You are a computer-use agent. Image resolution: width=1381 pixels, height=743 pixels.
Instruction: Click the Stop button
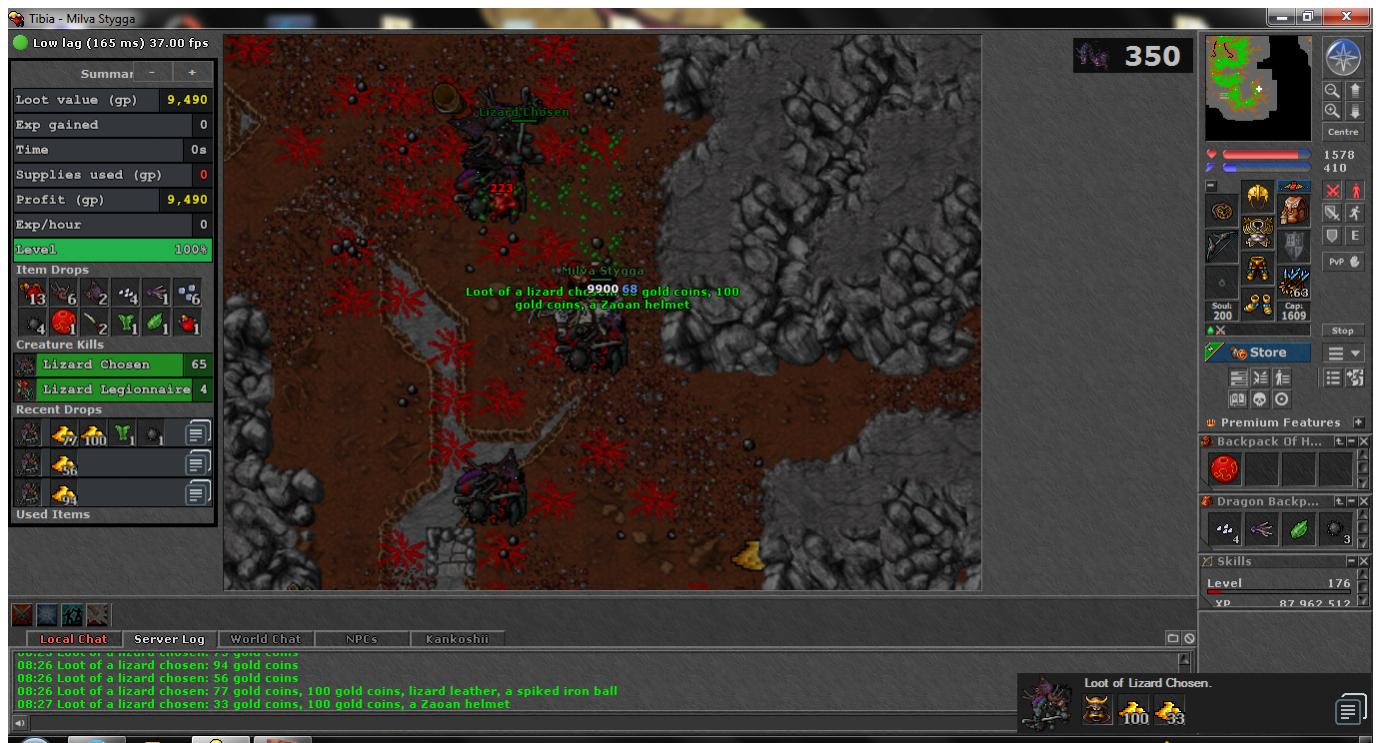pos(1342,330)
